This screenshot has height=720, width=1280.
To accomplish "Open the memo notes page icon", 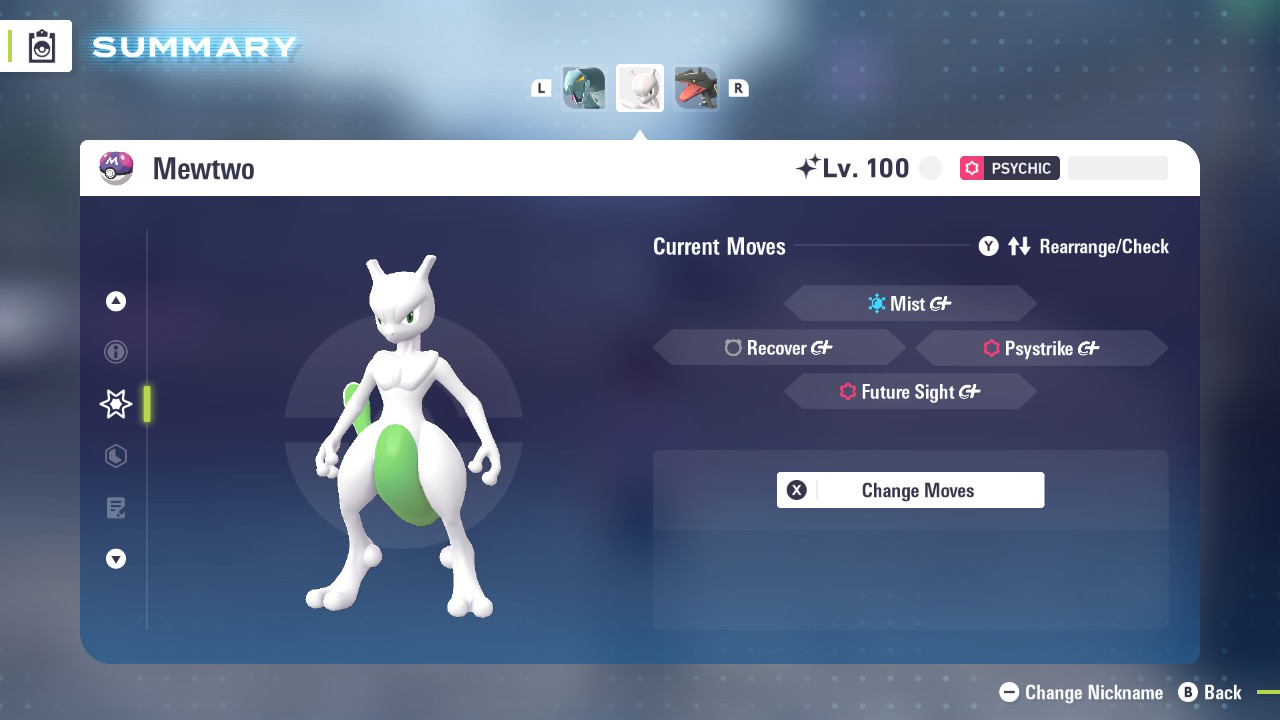I will pos(115,508).
